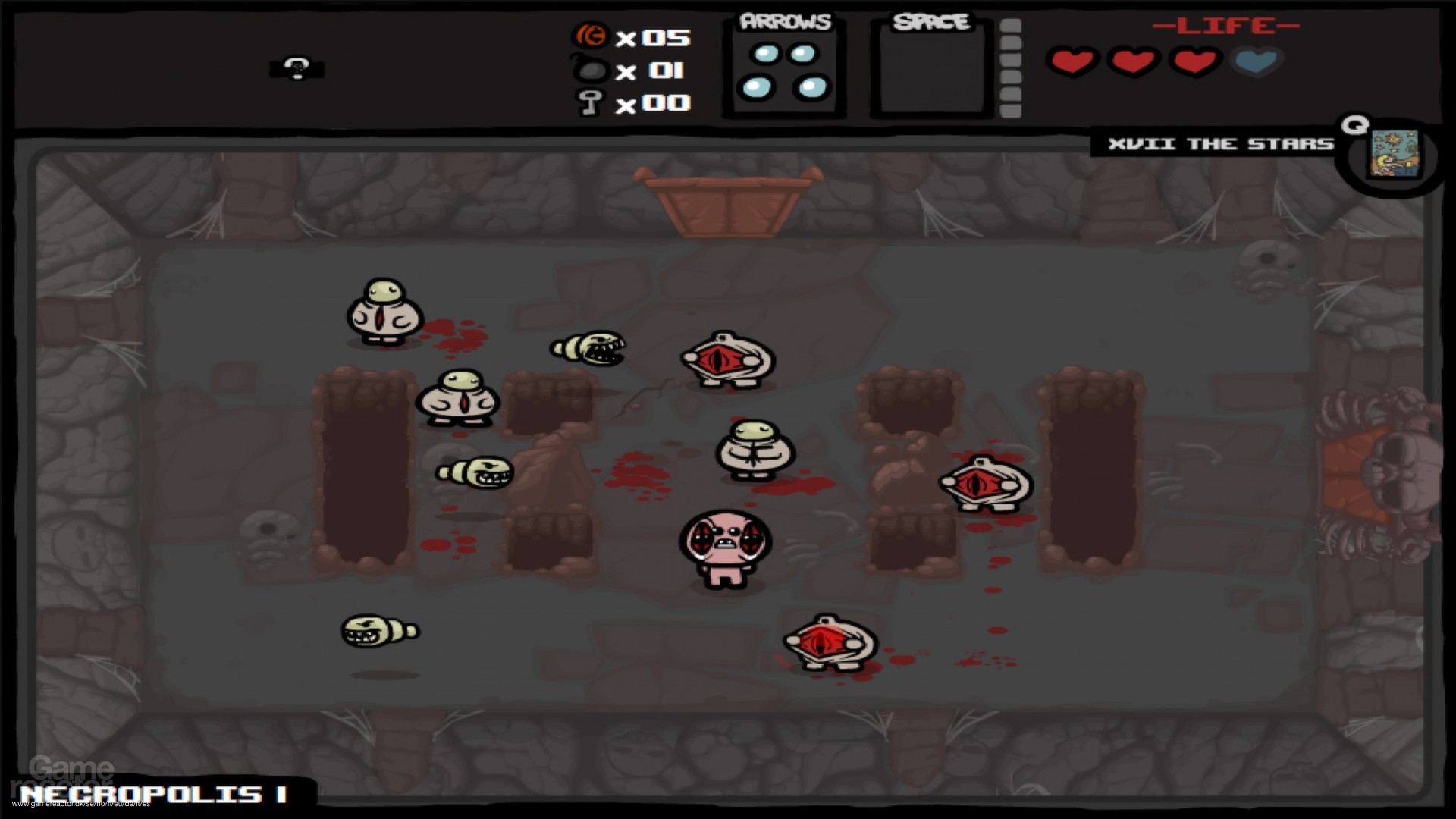Click the NECROPOLIS I floor label

(152, 792)
